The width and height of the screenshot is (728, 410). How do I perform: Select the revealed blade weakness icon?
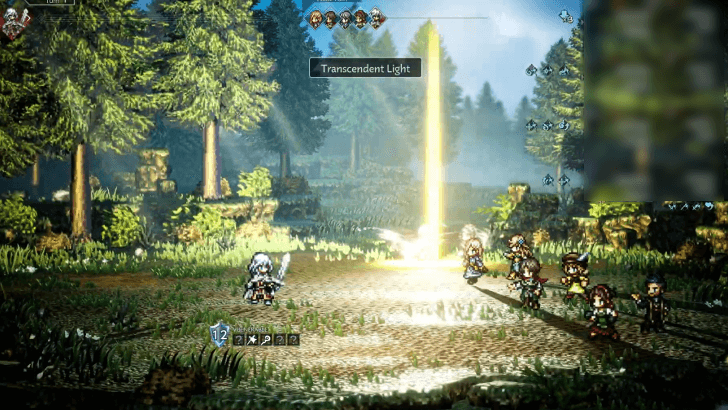254,340
